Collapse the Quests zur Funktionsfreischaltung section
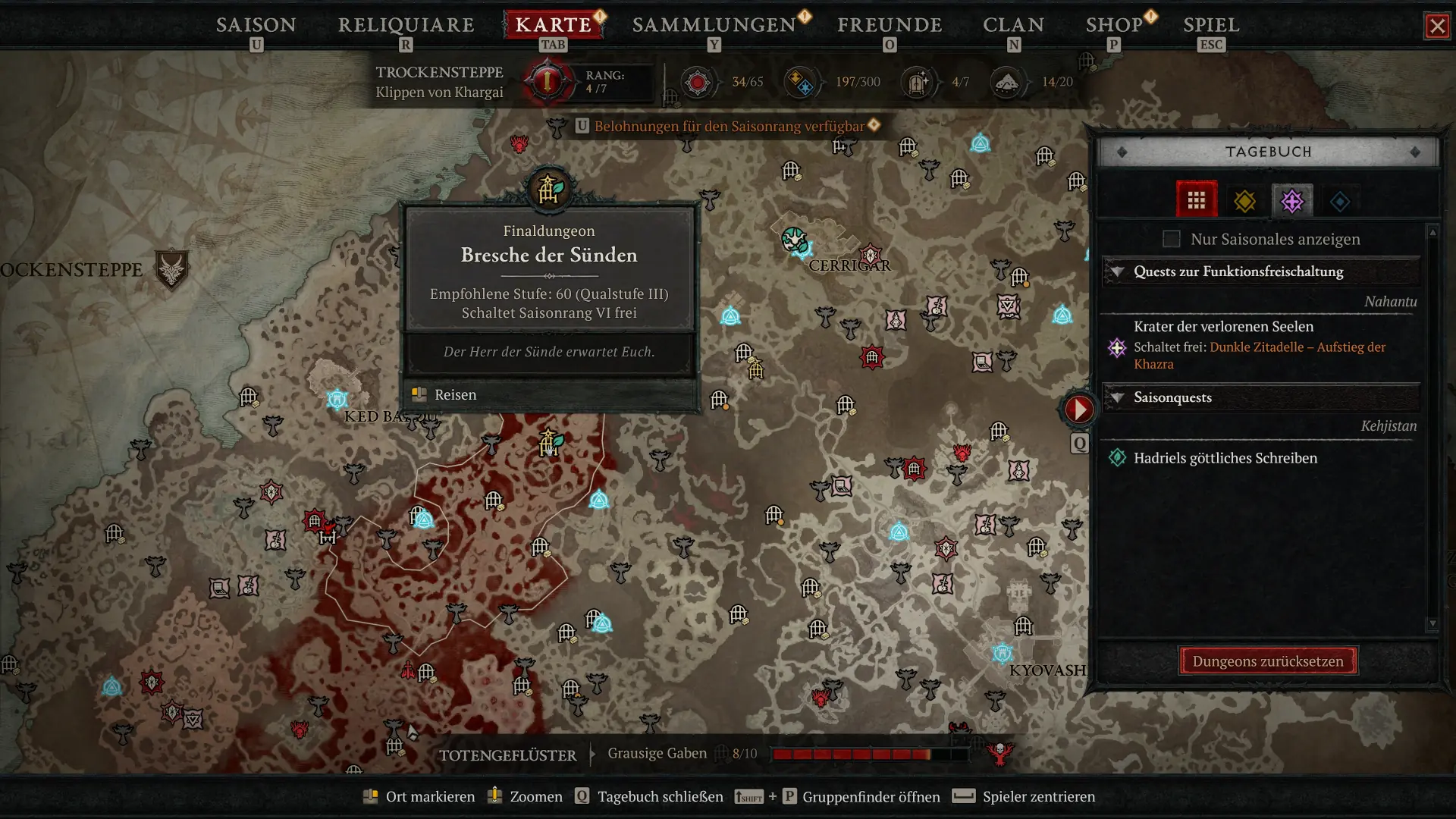The height and width of the screenshot is (819, 1456). tap(1118, 271)
